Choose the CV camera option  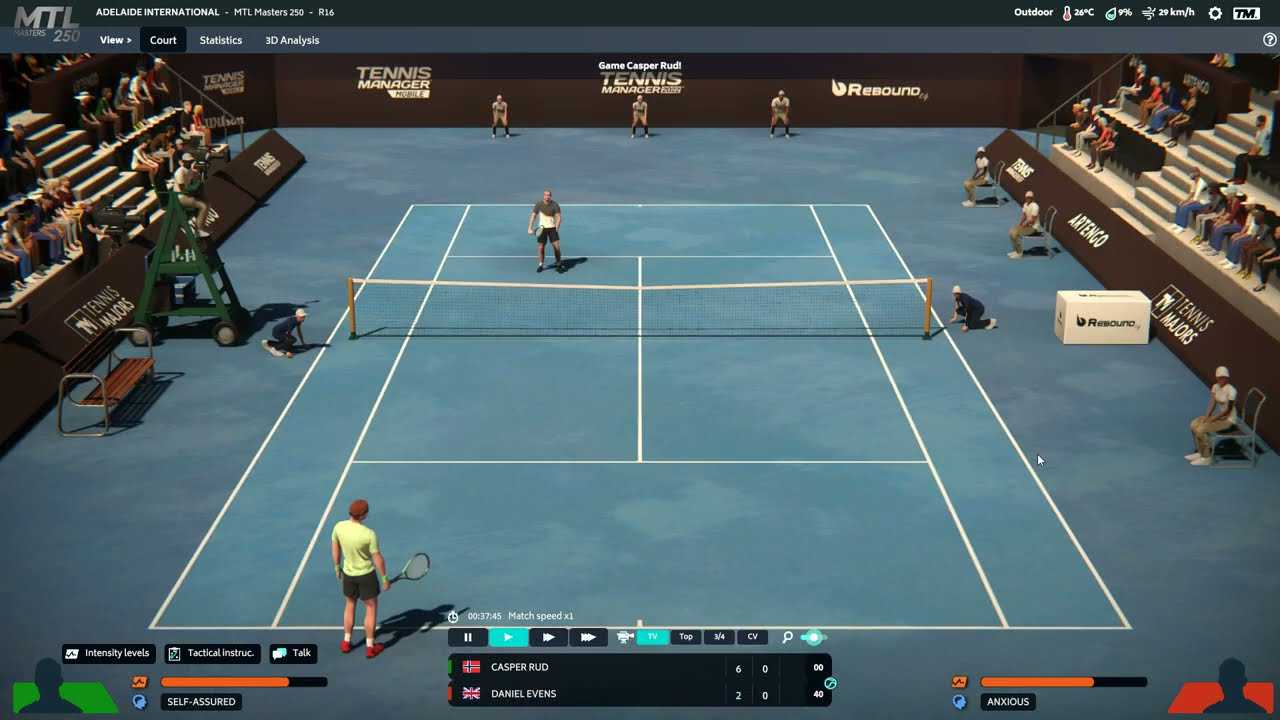coord(752,637)
